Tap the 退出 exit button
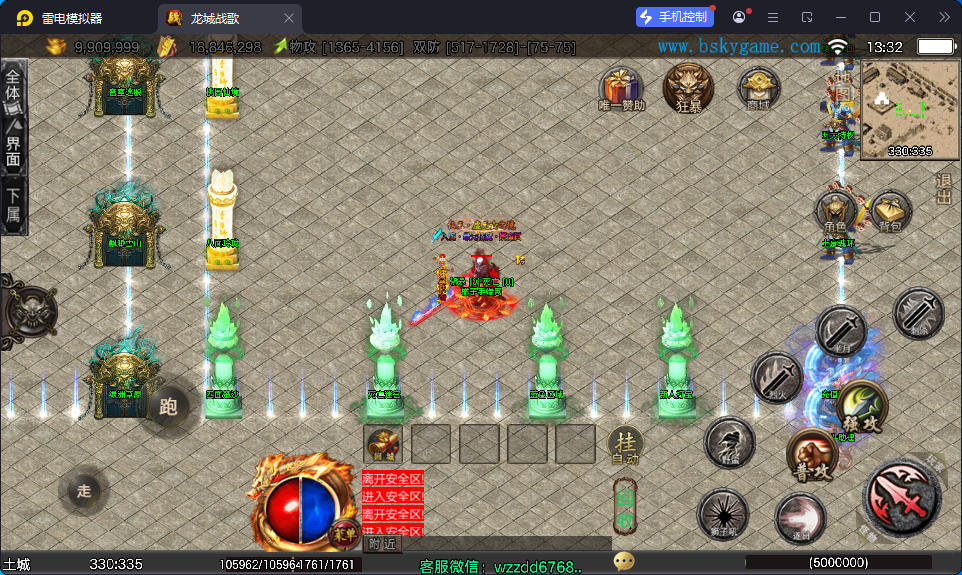962x575 pixels. point(943,189)
